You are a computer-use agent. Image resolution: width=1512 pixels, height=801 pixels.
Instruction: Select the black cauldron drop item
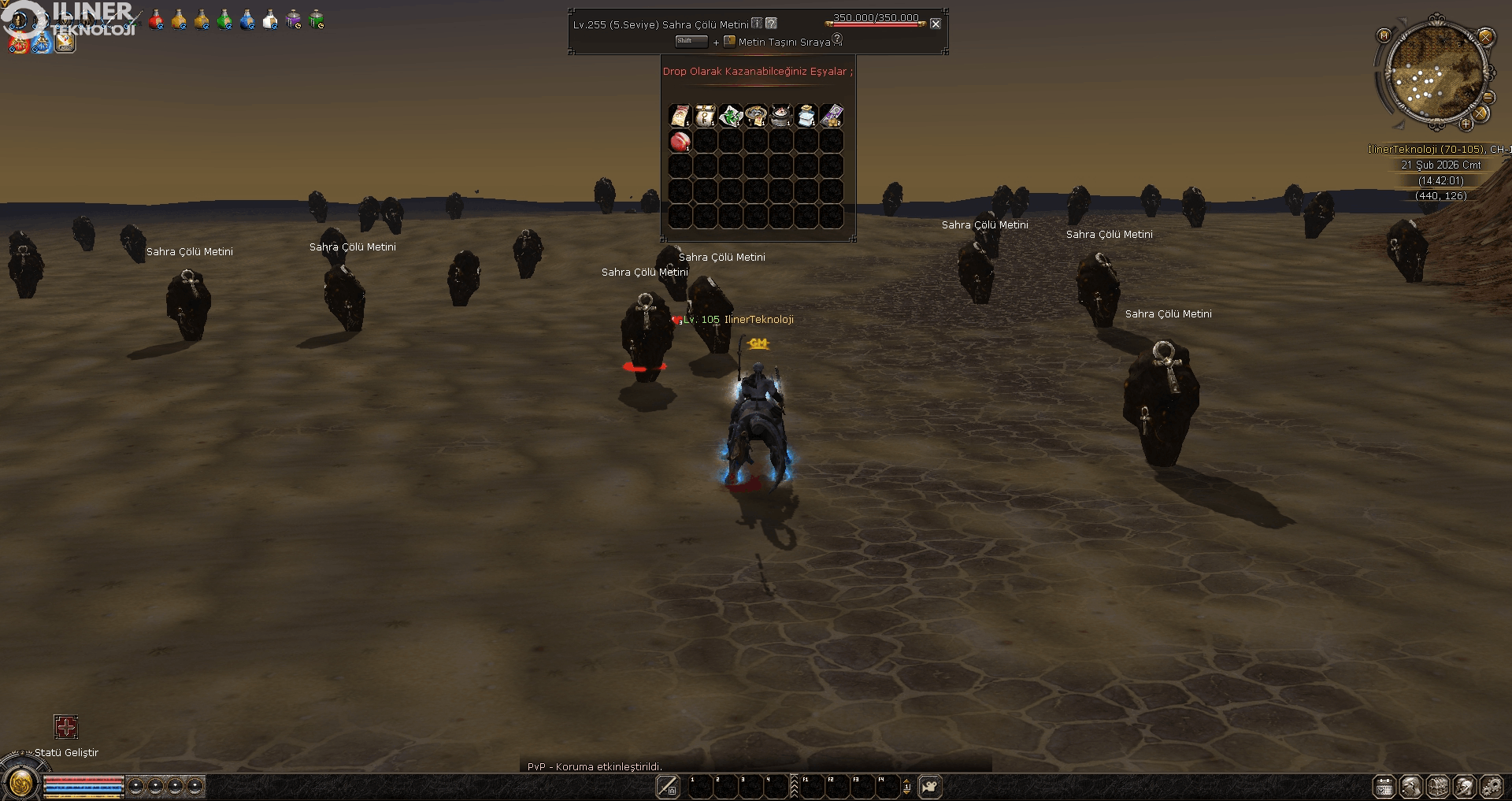coord(780,116)
